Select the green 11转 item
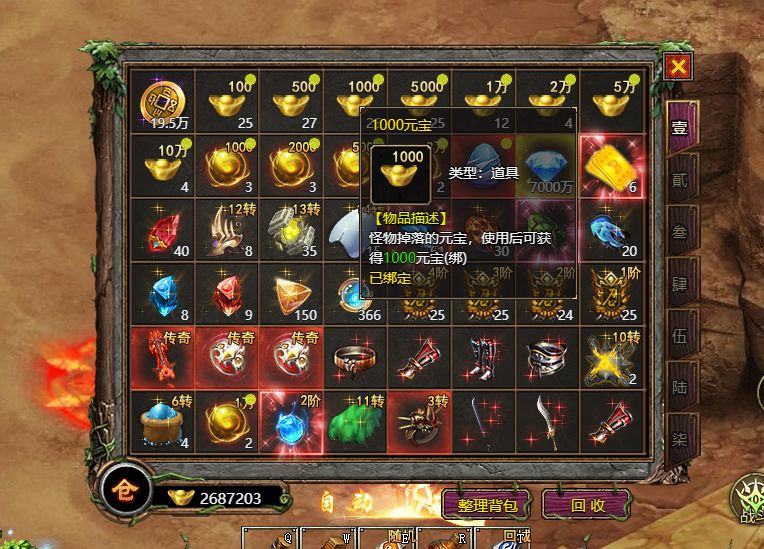Screen dimensions: 764x549 pyautogui.click(x=354, y=422)
